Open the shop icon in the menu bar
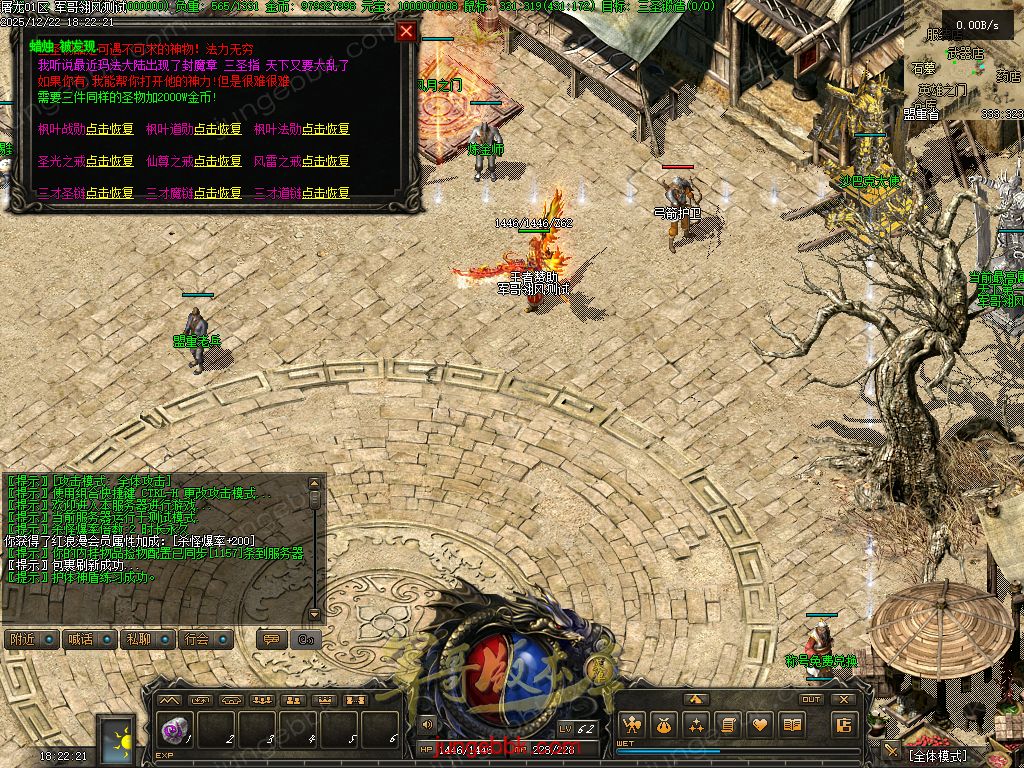The width and height of the screenshot is (1024, 768). pyautogui.click(x=845, y=725)
